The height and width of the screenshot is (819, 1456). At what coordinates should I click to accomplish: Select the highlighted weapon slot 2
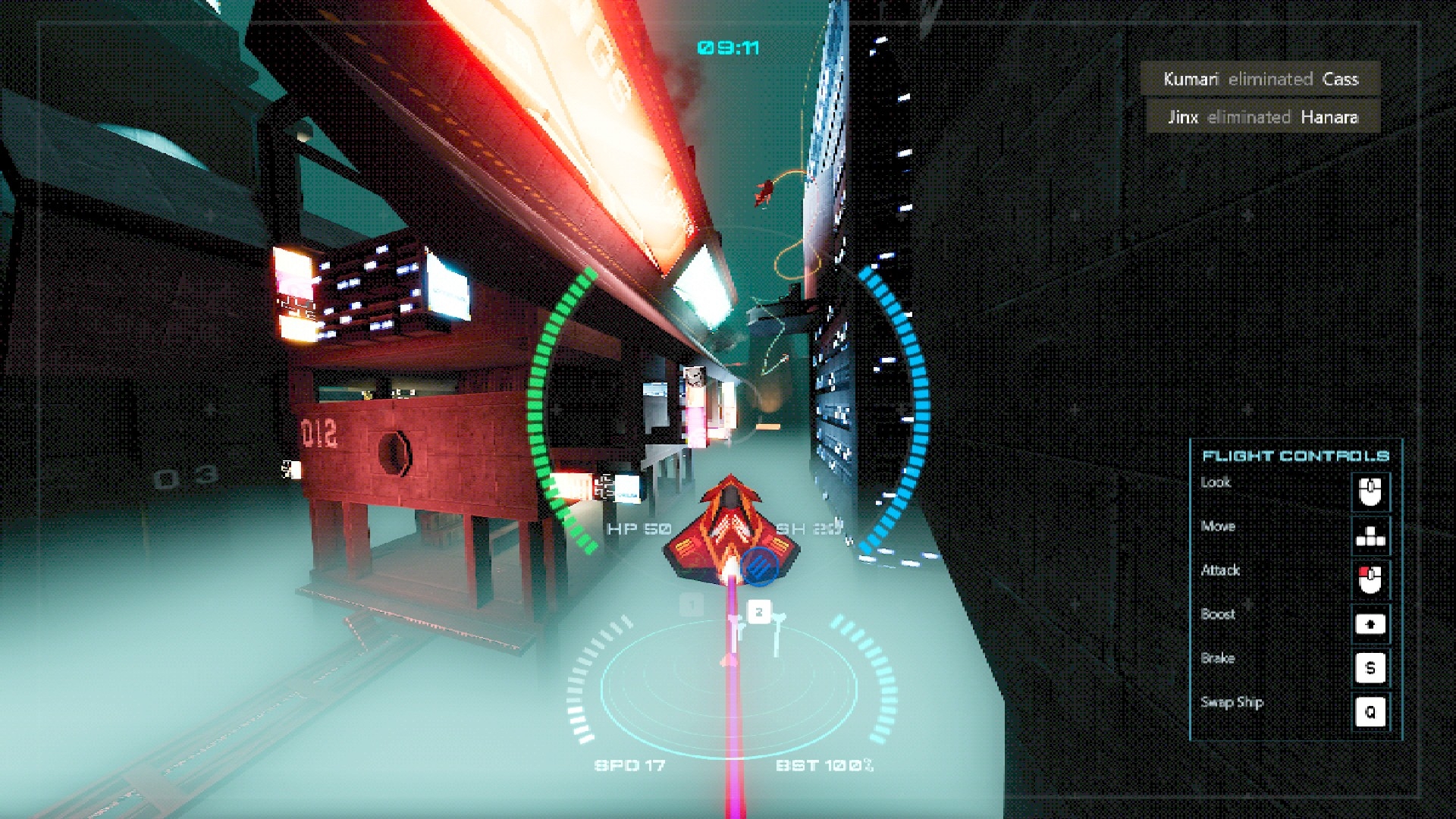[x=759, y=612]
